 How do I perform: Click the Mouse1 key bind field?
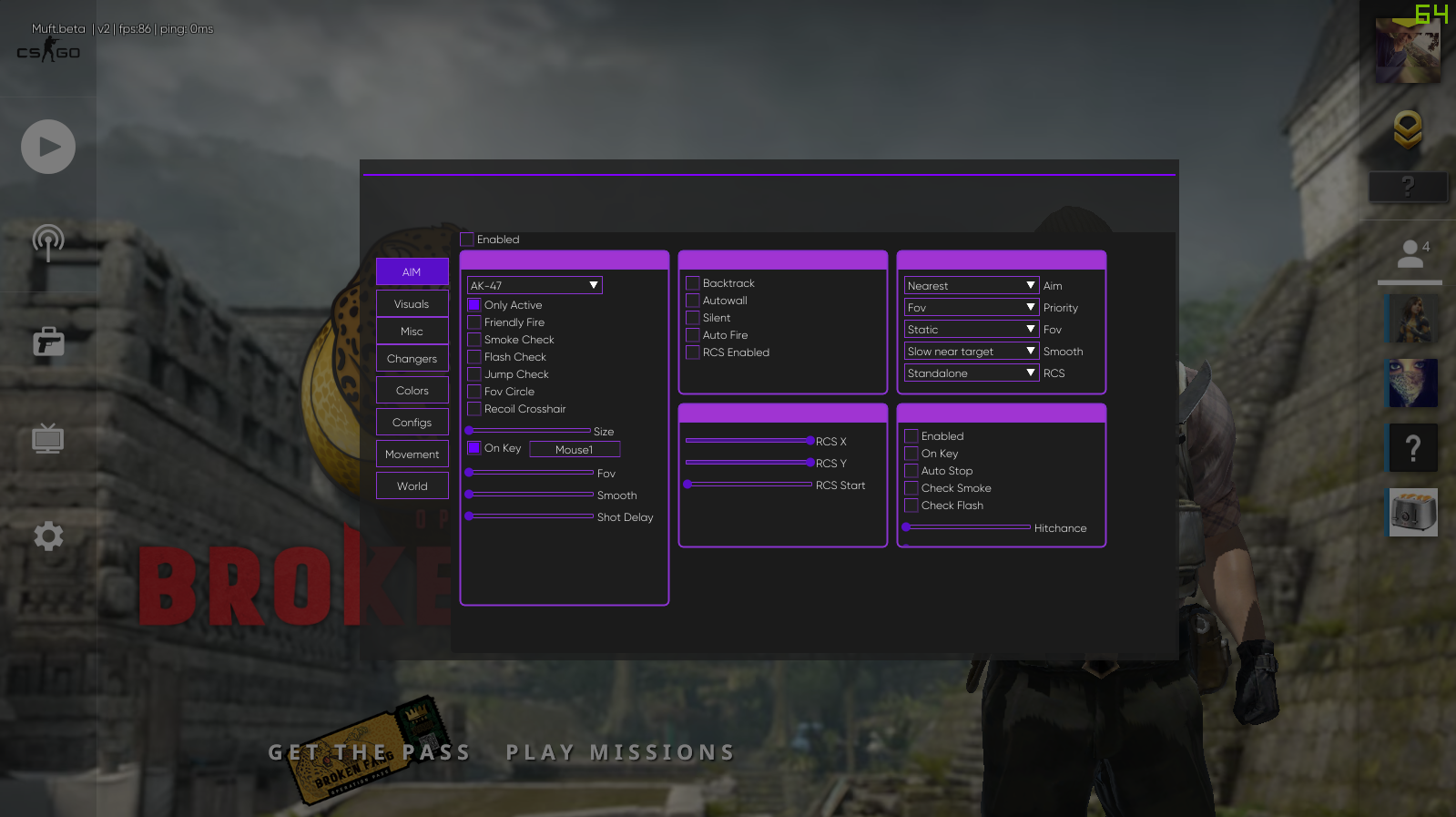pos(575,449)
